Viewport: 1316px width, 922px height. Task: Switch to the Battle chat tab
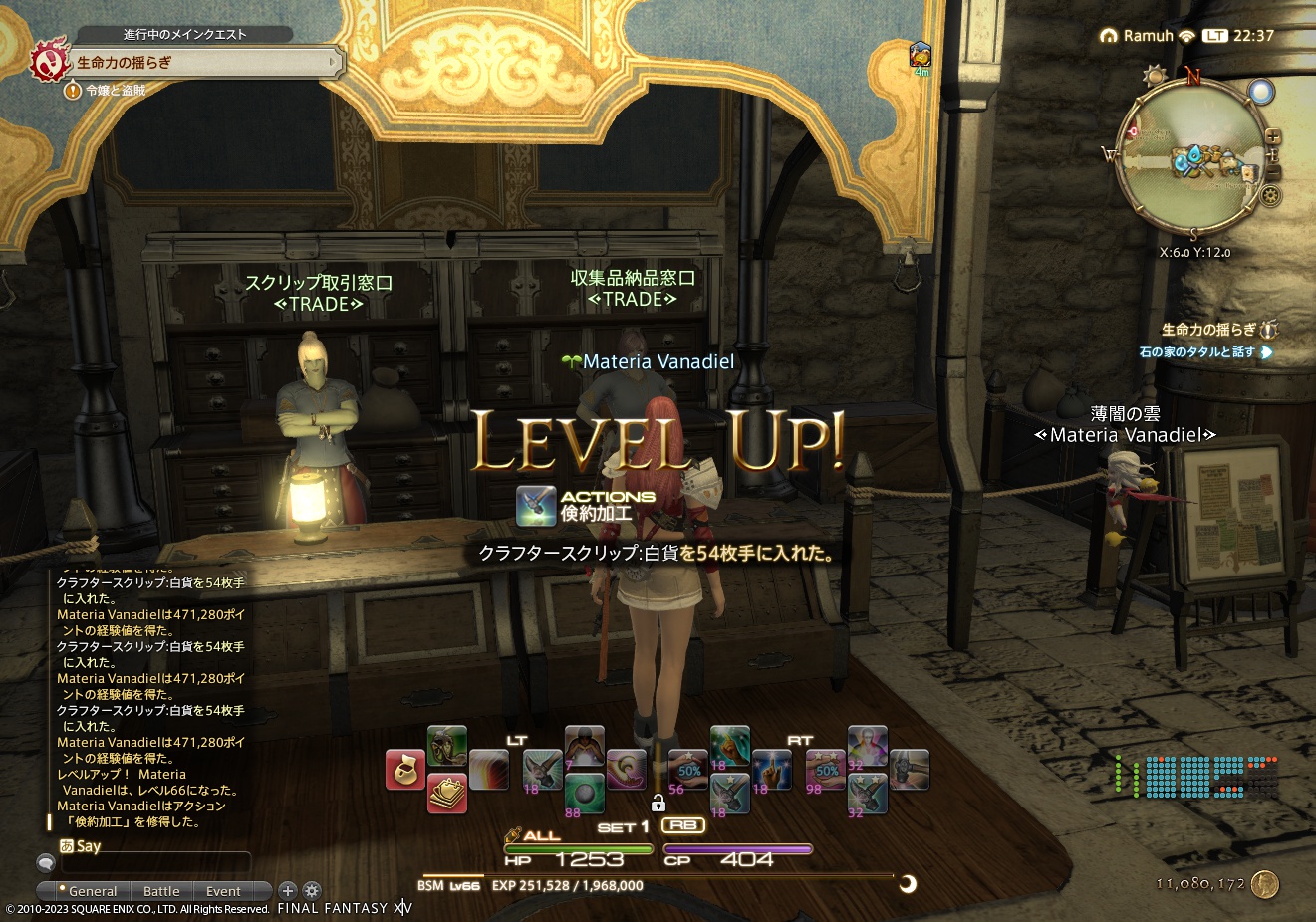click(160, 891)
